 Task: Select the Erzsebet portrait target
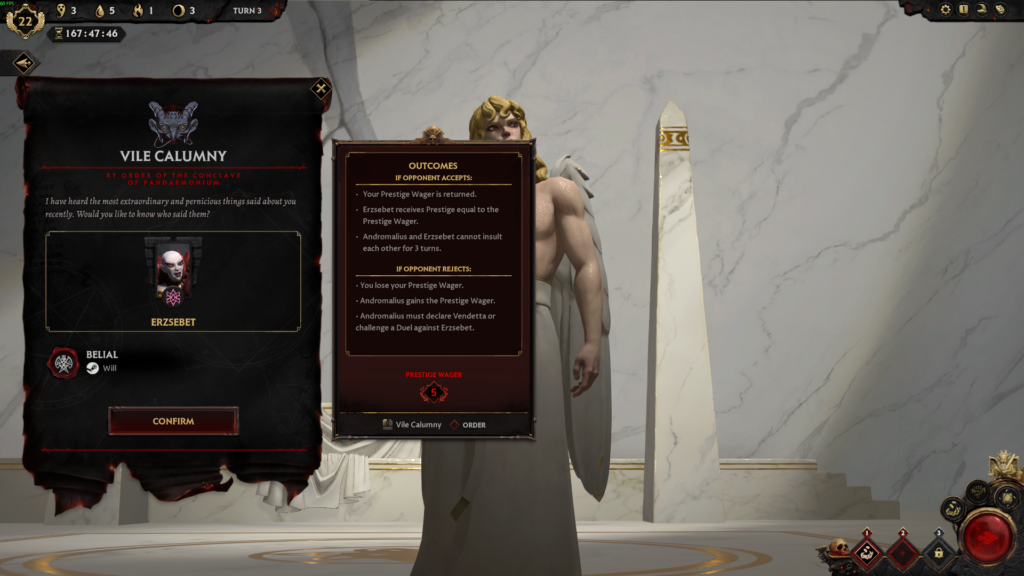(173, 272)
